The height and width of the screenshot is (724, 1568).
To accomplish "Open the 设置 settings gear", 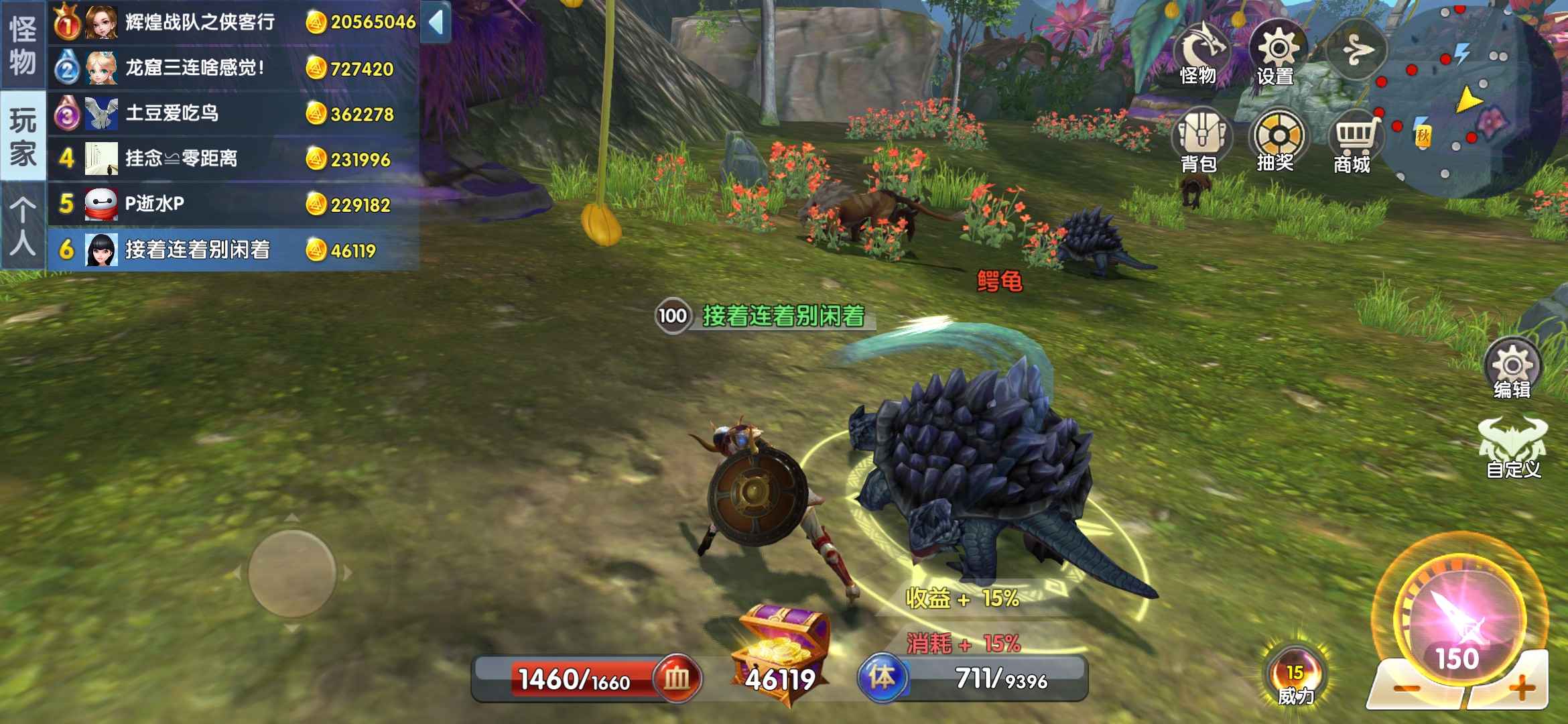I will (x=1277, y=54).
